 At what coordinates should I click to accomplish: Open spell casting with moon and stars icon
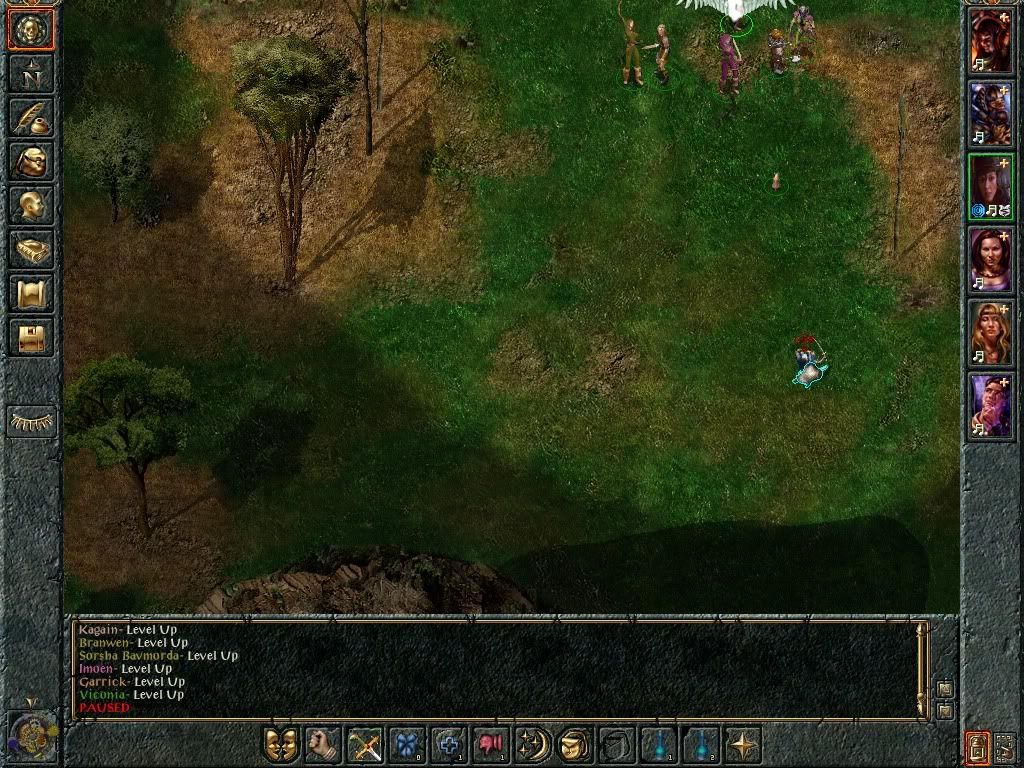coord(533,745)
